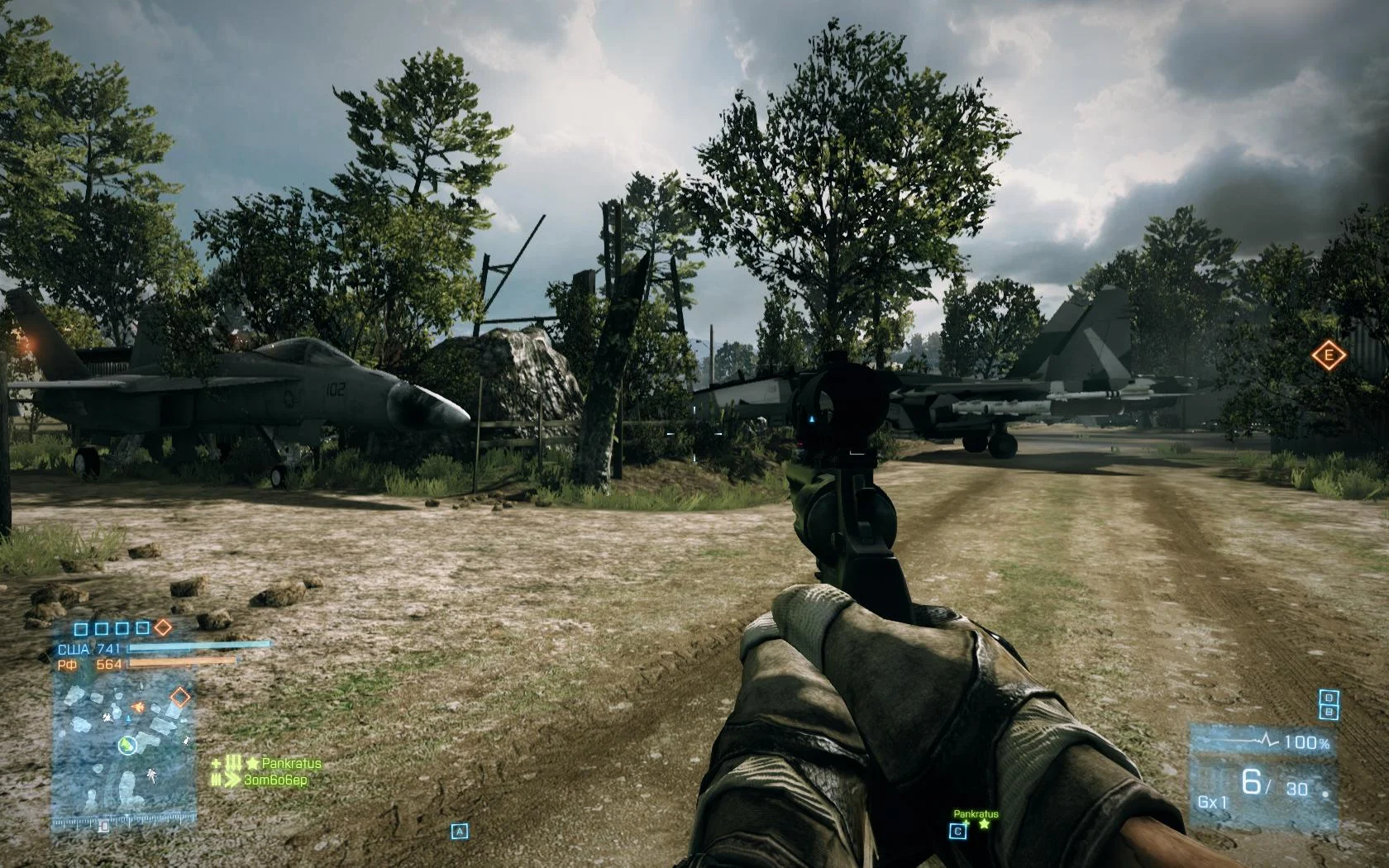
Task: Click the first blue squad slot square top left
Action: click(79, 630)
